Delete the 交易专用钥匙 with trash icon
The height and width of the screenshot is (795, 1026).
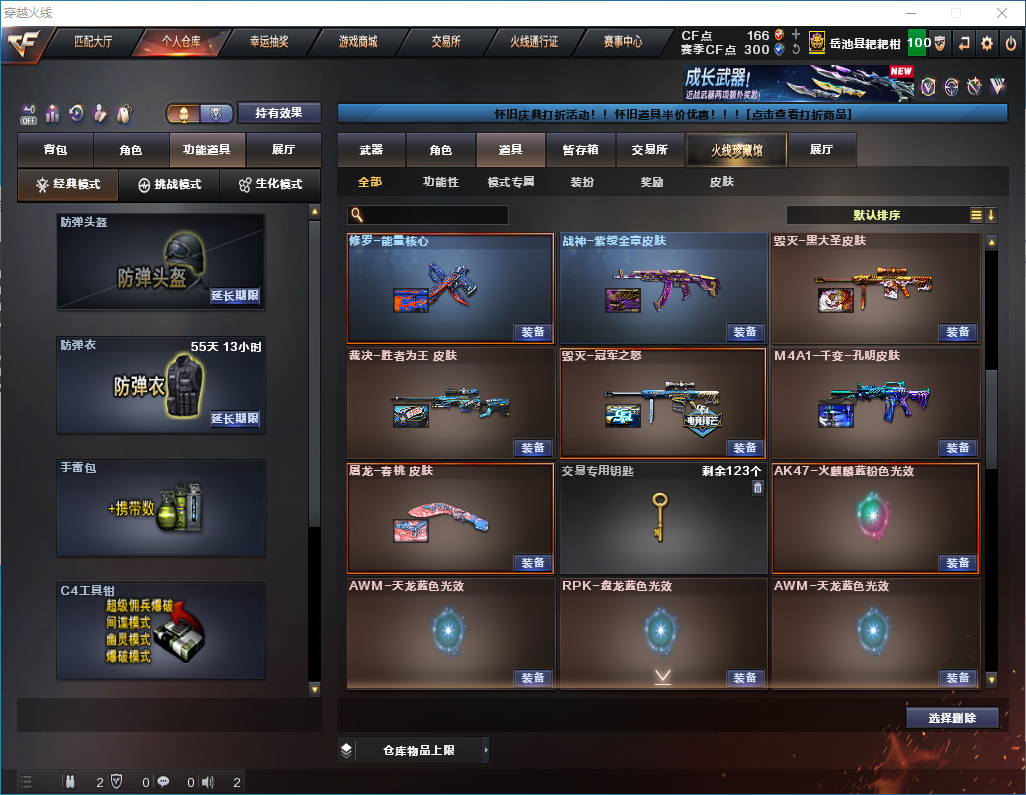click(757, 487)
